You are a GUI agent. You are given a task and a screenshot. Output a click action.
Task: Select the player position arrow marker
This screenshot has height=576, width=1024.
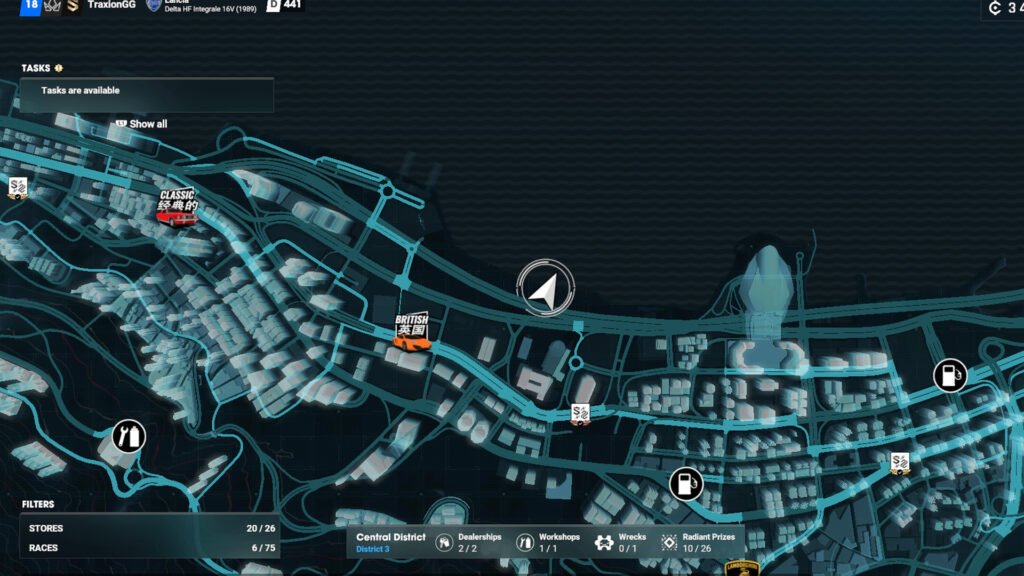(x=544, y=288)
